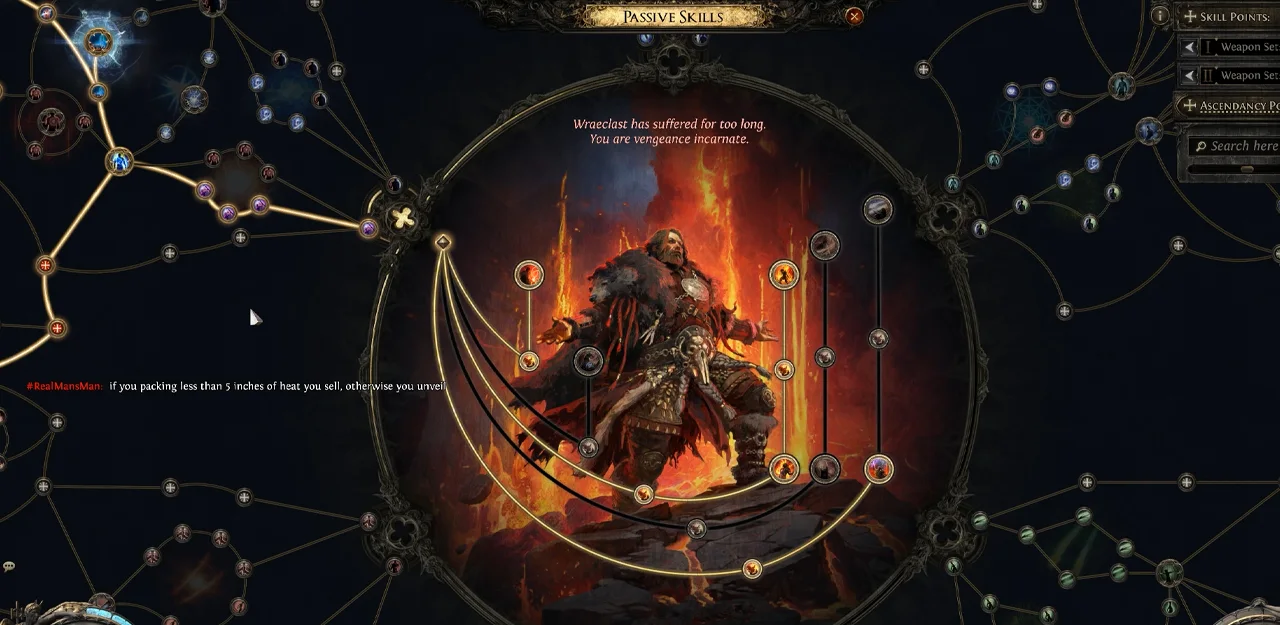Select the purple-glowing ascendancy notable node
Image resolution: width=1280 pixels, height=625 pixels.
(x=878, y=468)
